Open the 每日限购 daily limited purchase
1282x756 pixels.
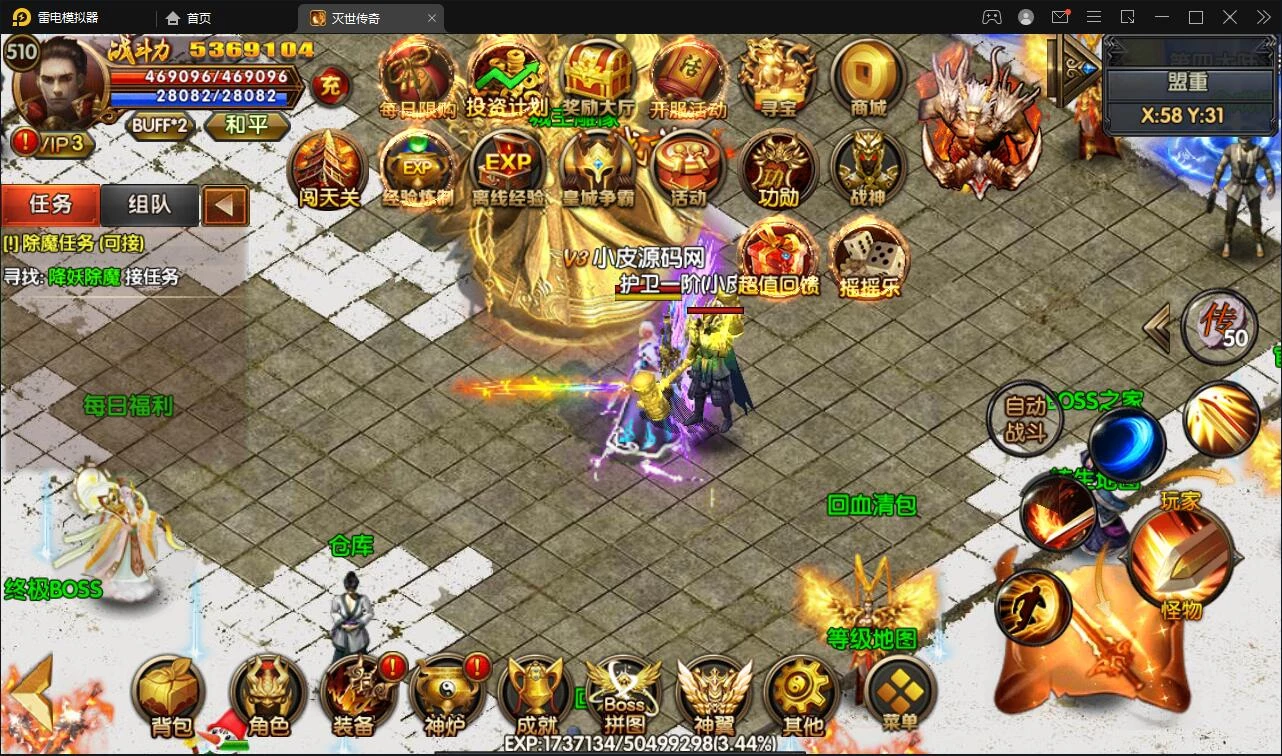pos(417,77)
